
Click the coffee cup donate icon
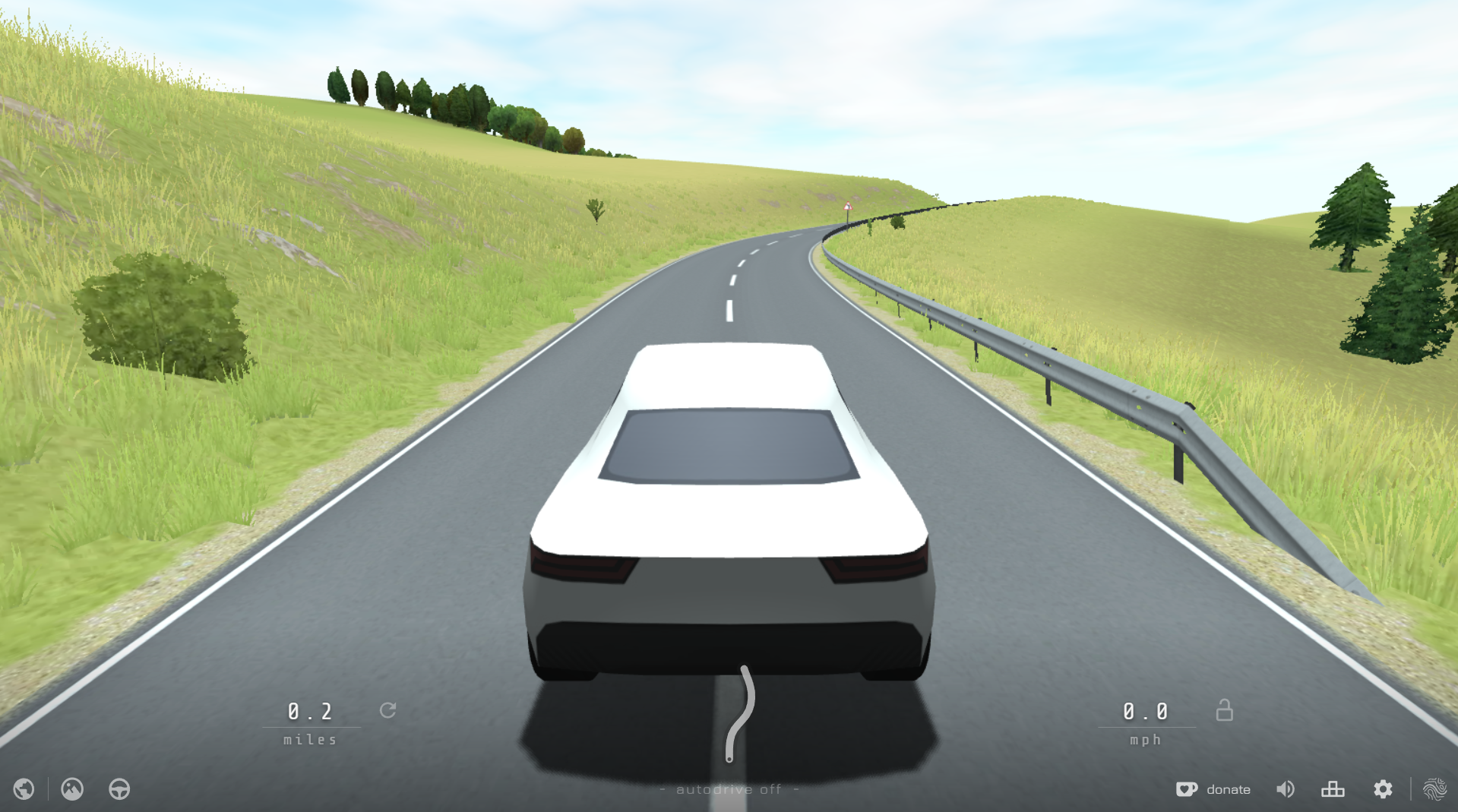[1186, 789]
